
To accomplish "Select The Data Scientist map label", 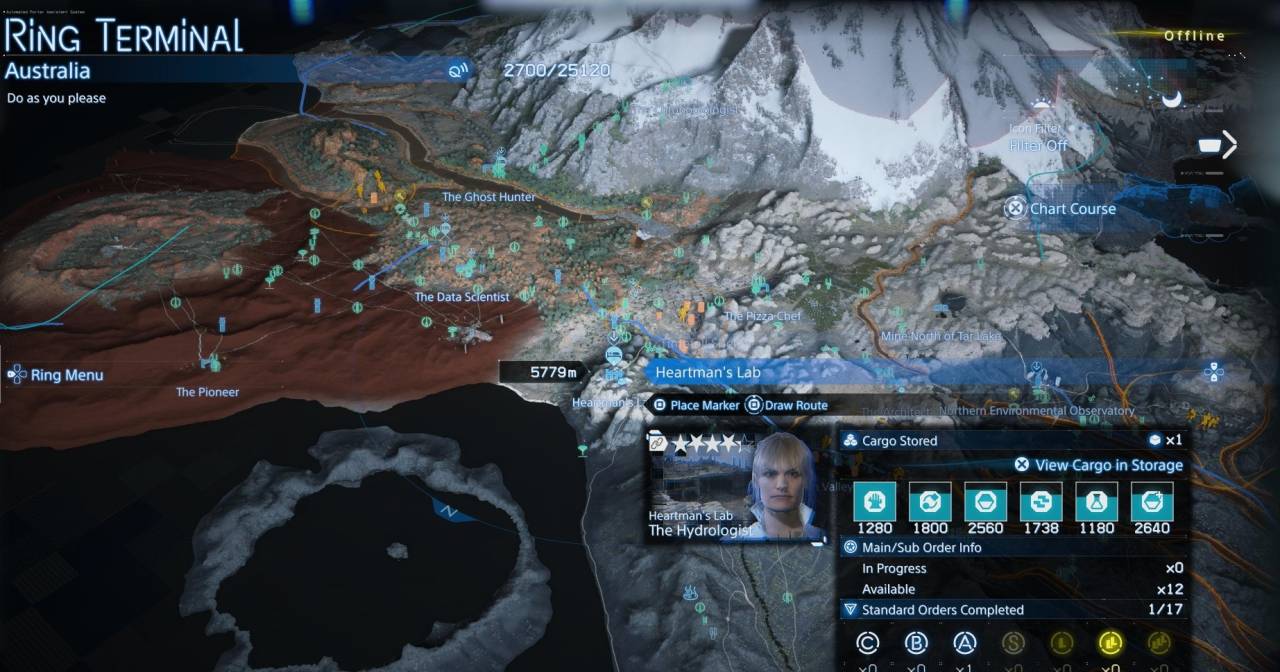I will pos(462,297).
